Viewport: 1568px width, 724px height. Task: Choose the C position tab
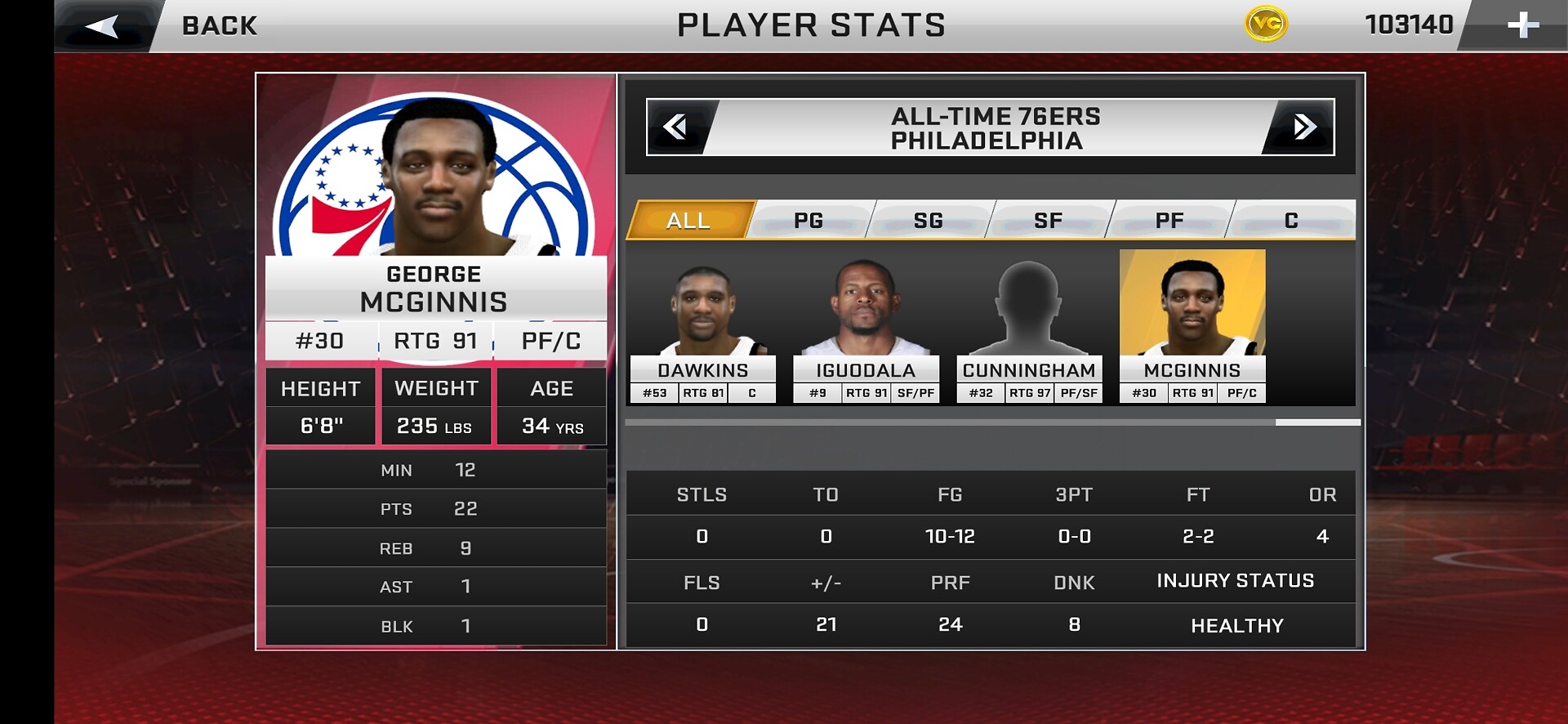coord(1290,221)
